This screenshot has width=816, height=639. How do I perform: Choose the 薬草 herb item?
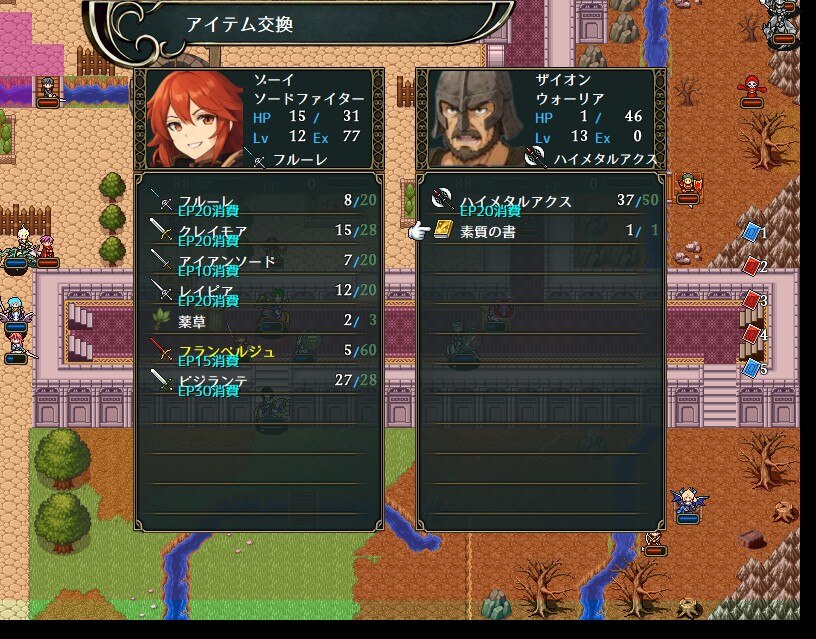[x=258, y=320]
